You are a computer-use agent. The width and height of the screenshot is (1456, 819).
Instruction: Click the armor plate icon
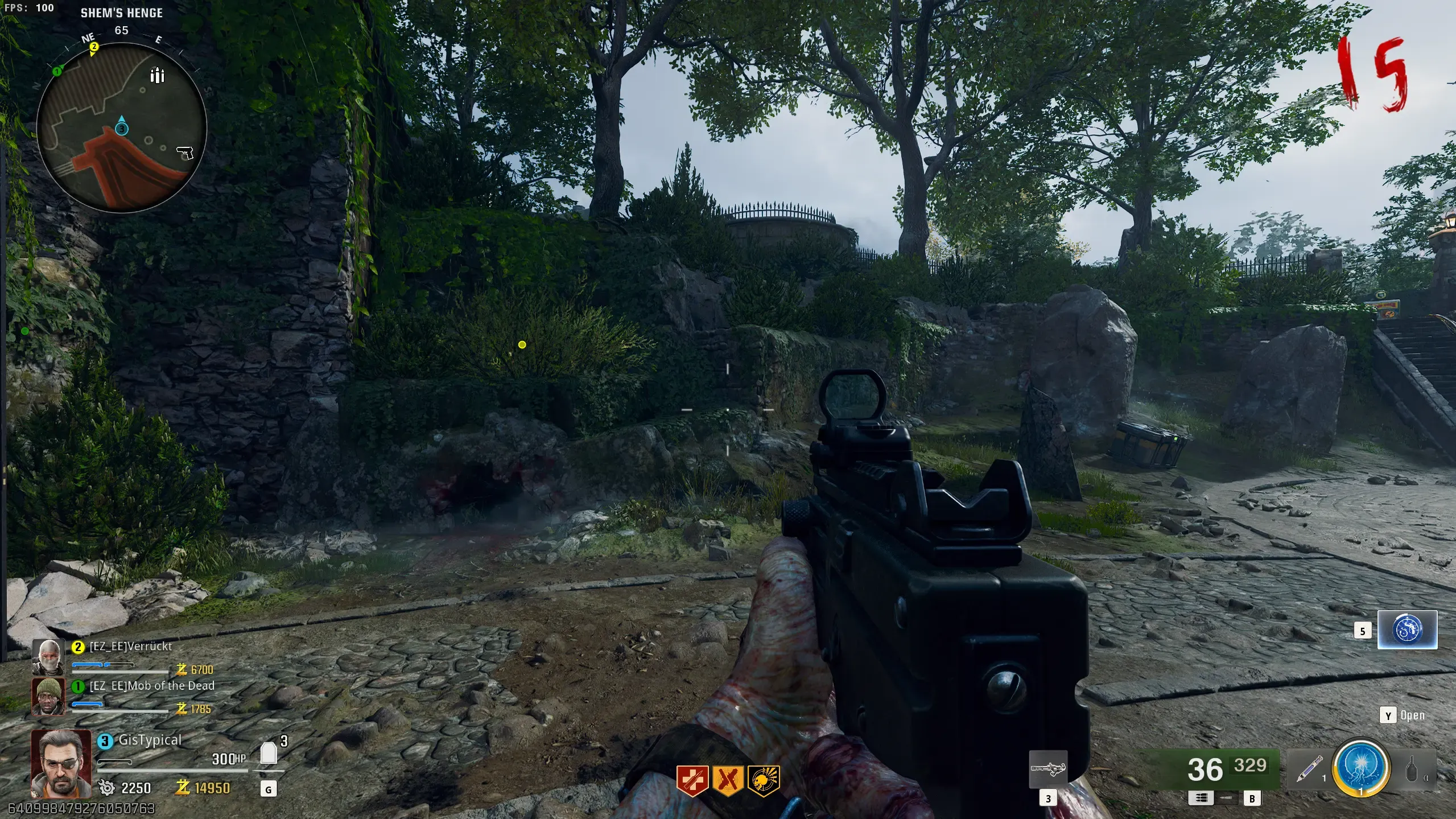point(269,754)
